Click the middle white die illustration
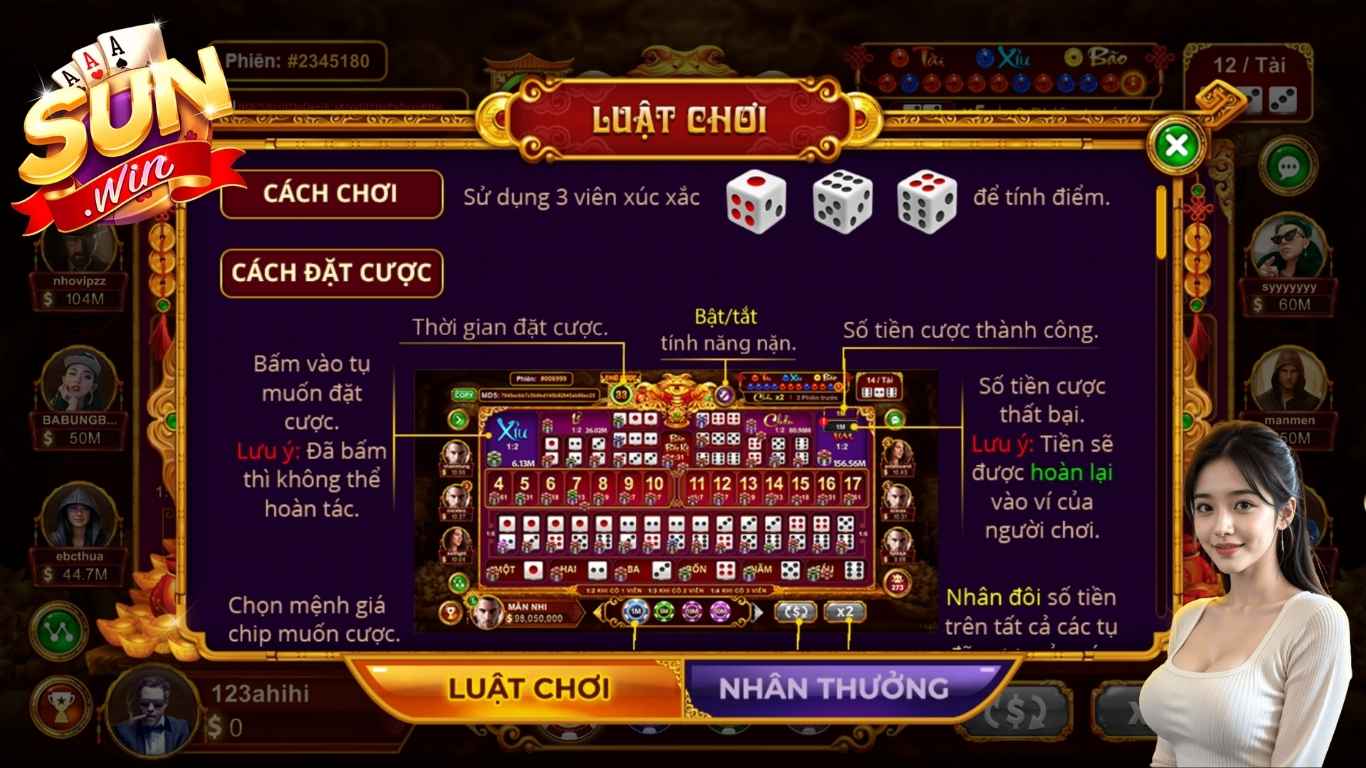Image resolution: width=1366 pixels, height=768 pixels. point(841,200)
